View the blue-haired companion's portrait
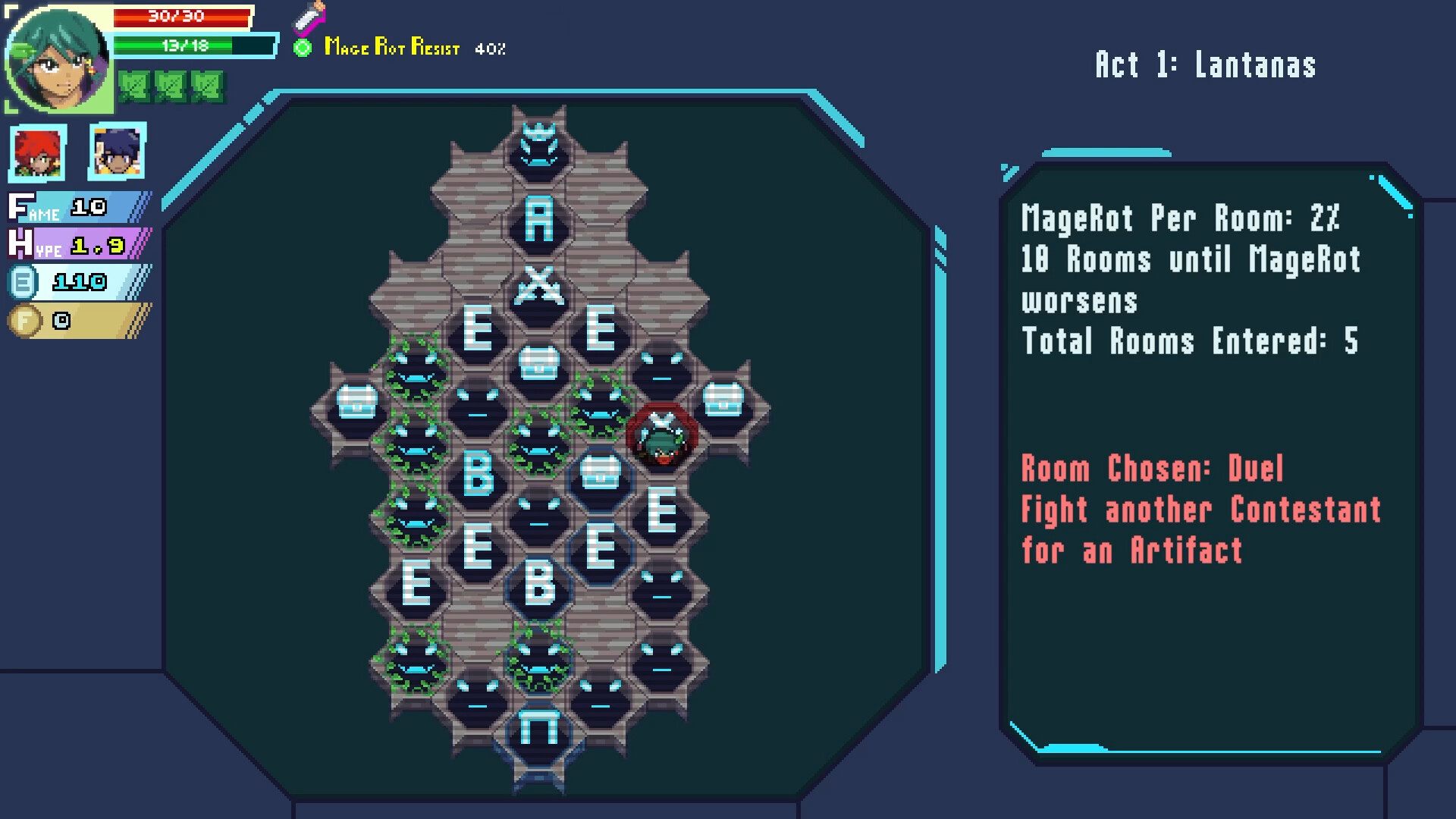1456x819 pixels. point(115,152)
